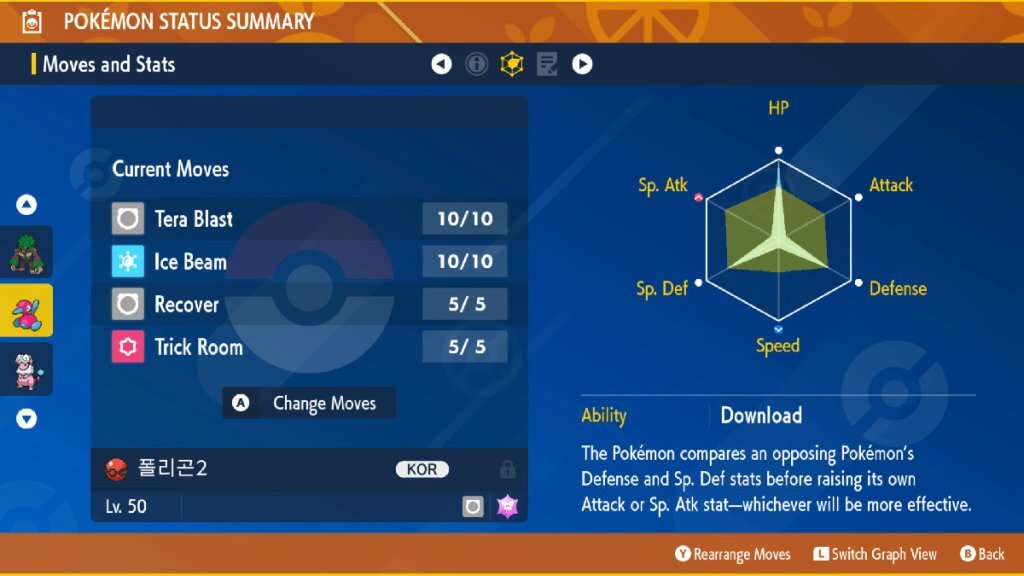
Task: Activate Switch Graph View
Action: pyautogui.click(x=874, y=554)
